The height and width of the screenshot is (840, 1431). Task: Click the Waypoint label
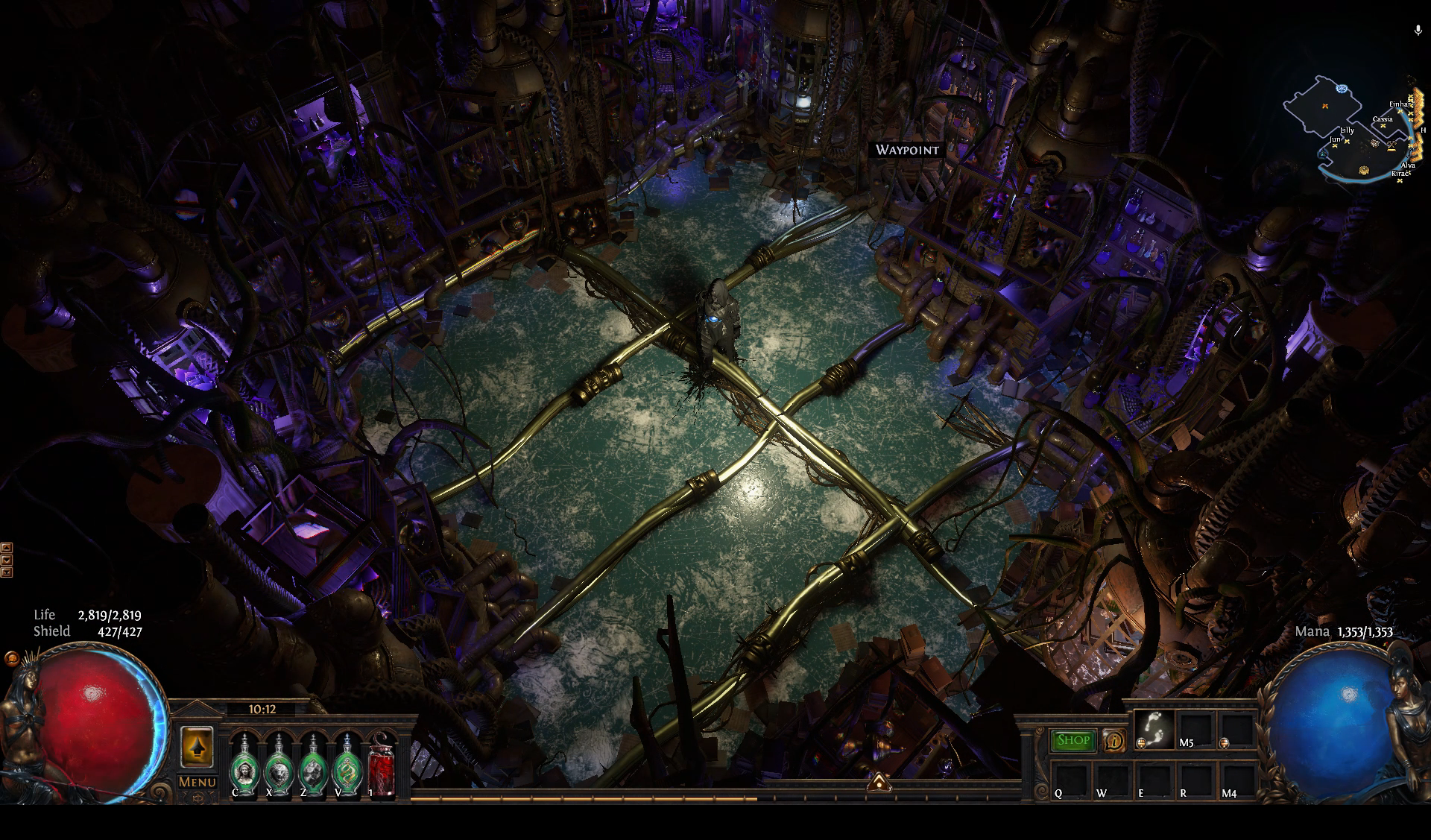pyautogui.click(x=907, y=150)
